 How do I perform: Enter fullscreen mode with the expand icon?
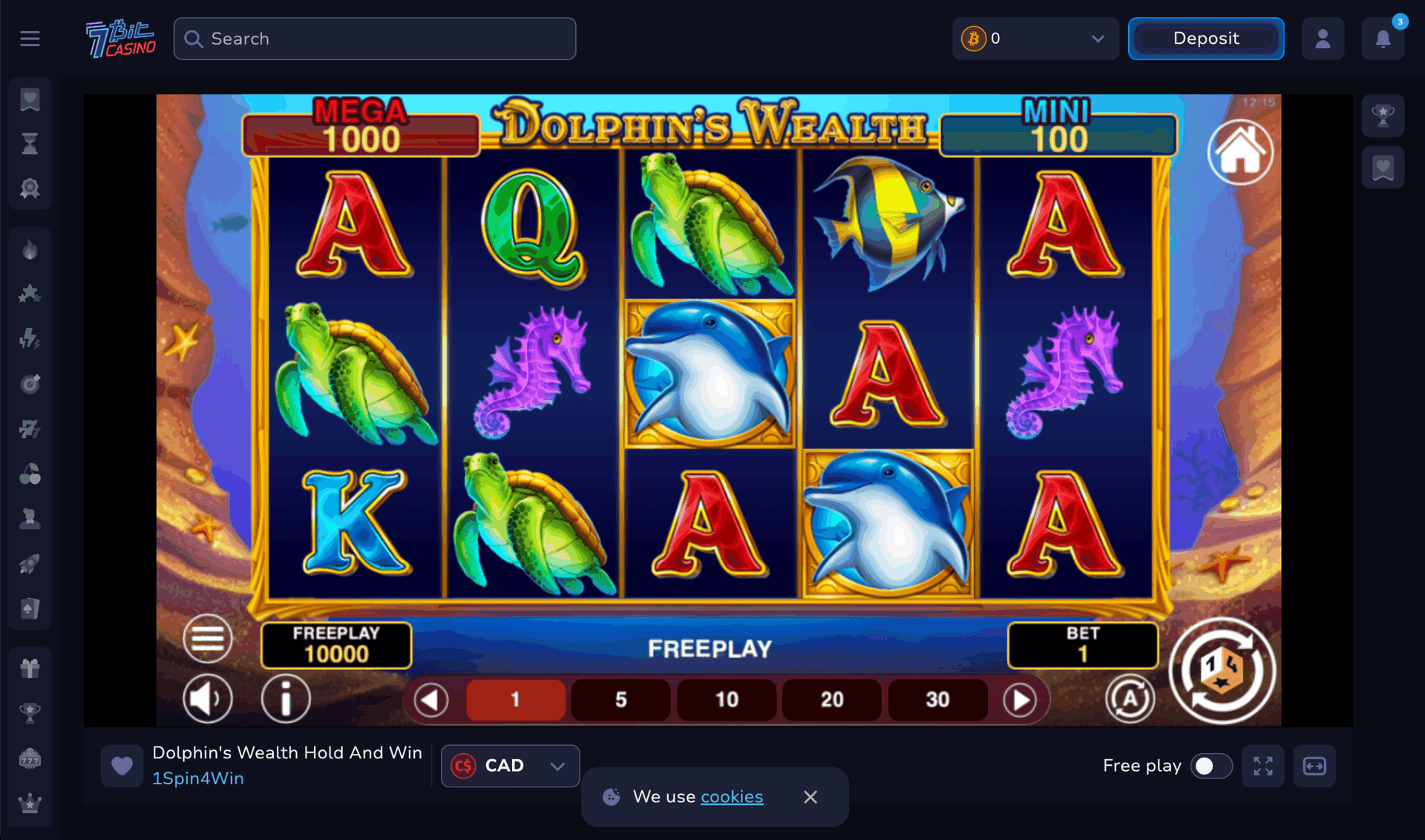tap(1263, 766)
